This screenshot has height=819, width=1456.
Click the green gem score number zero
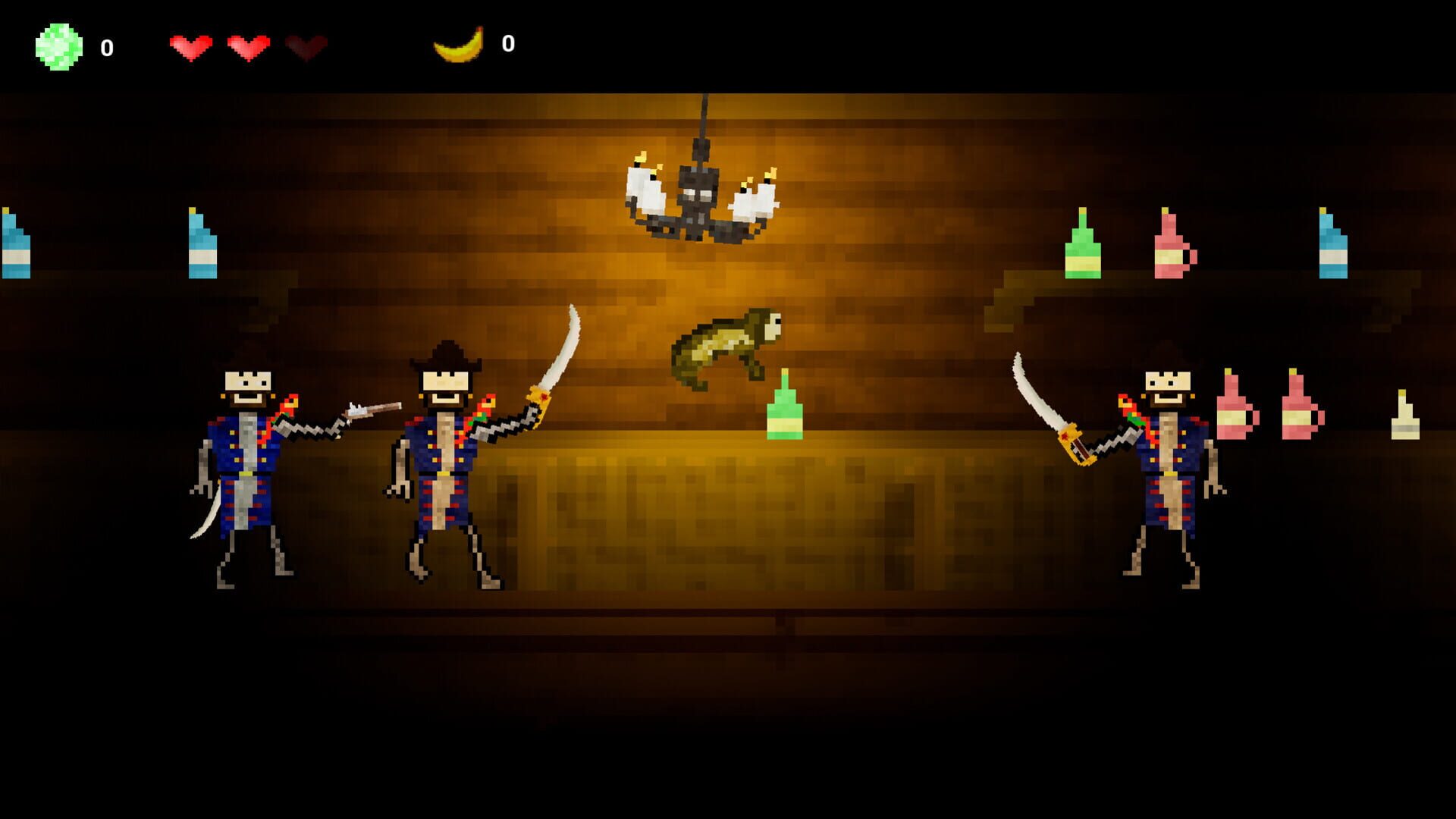click(106, 47)
